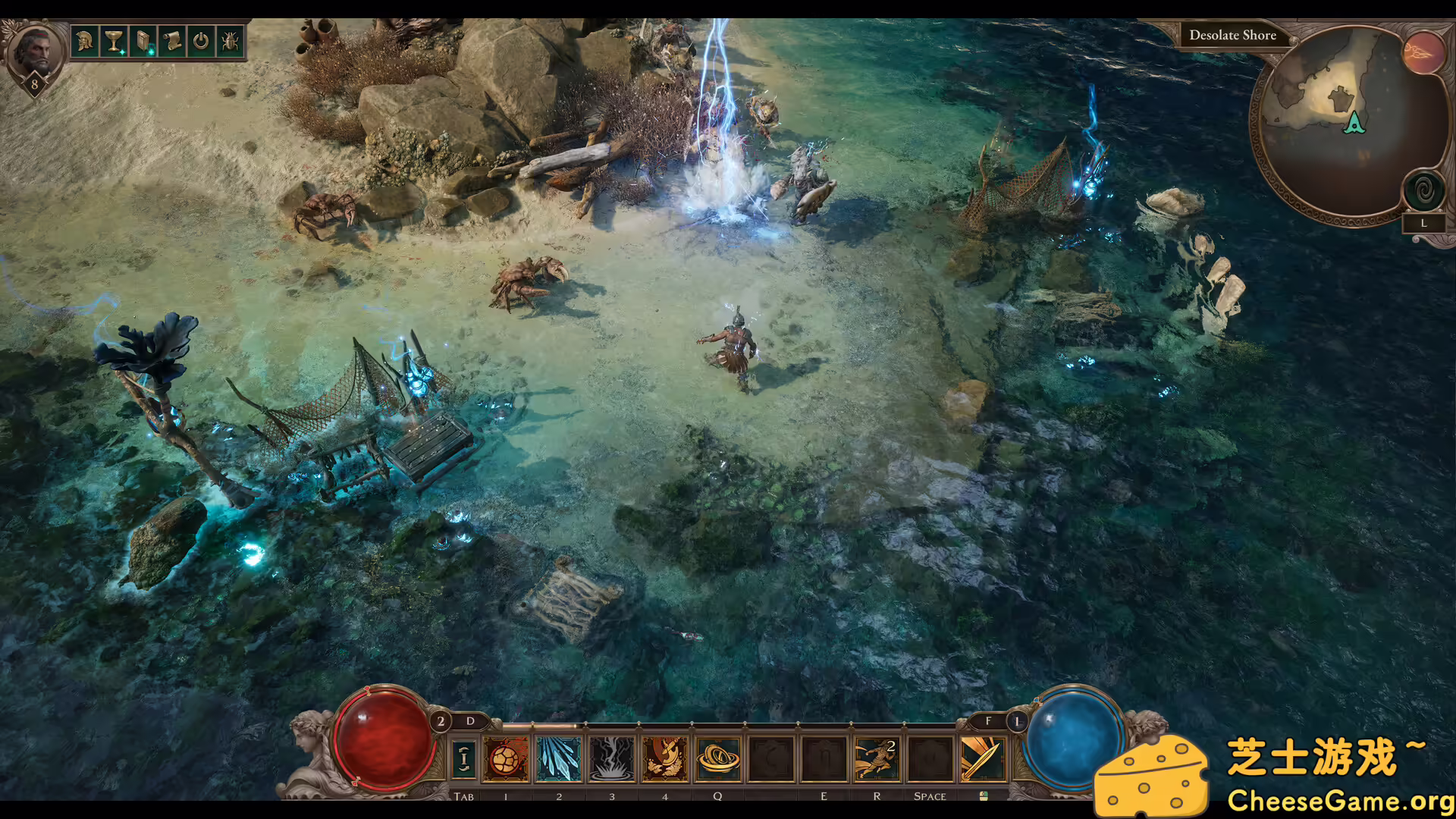Open character sheet via the helmet icon
The width and height of the screenshot is (1456, 819).
pyautogui.click(x=84, y=41)
